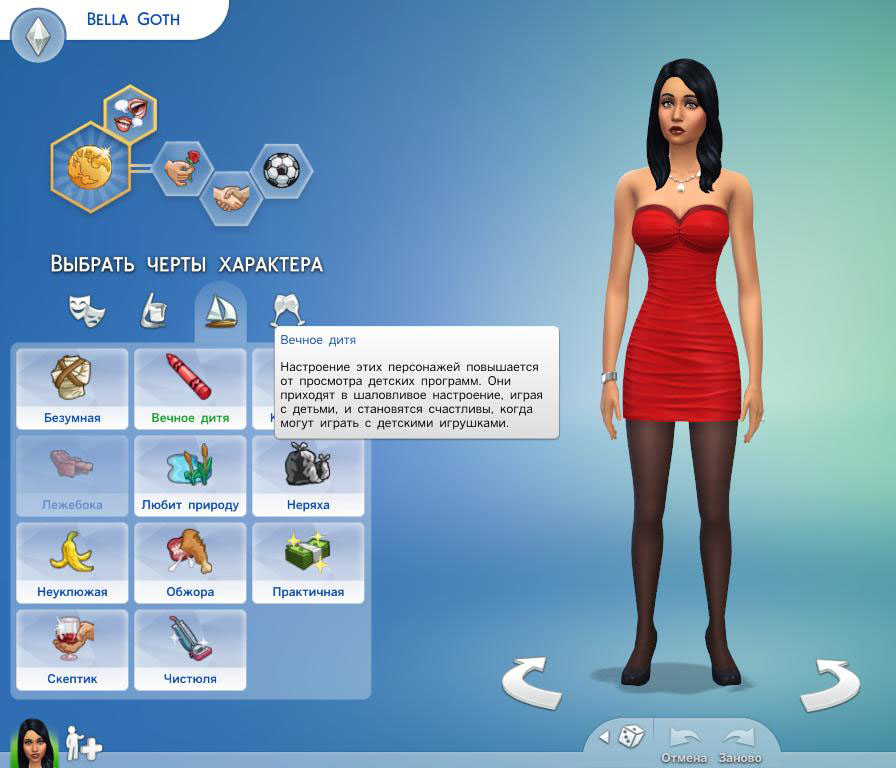Viewport: 896px width, 768px height.
Task: Select the globe aspiration hexagon
Action: tap(90, 166)
